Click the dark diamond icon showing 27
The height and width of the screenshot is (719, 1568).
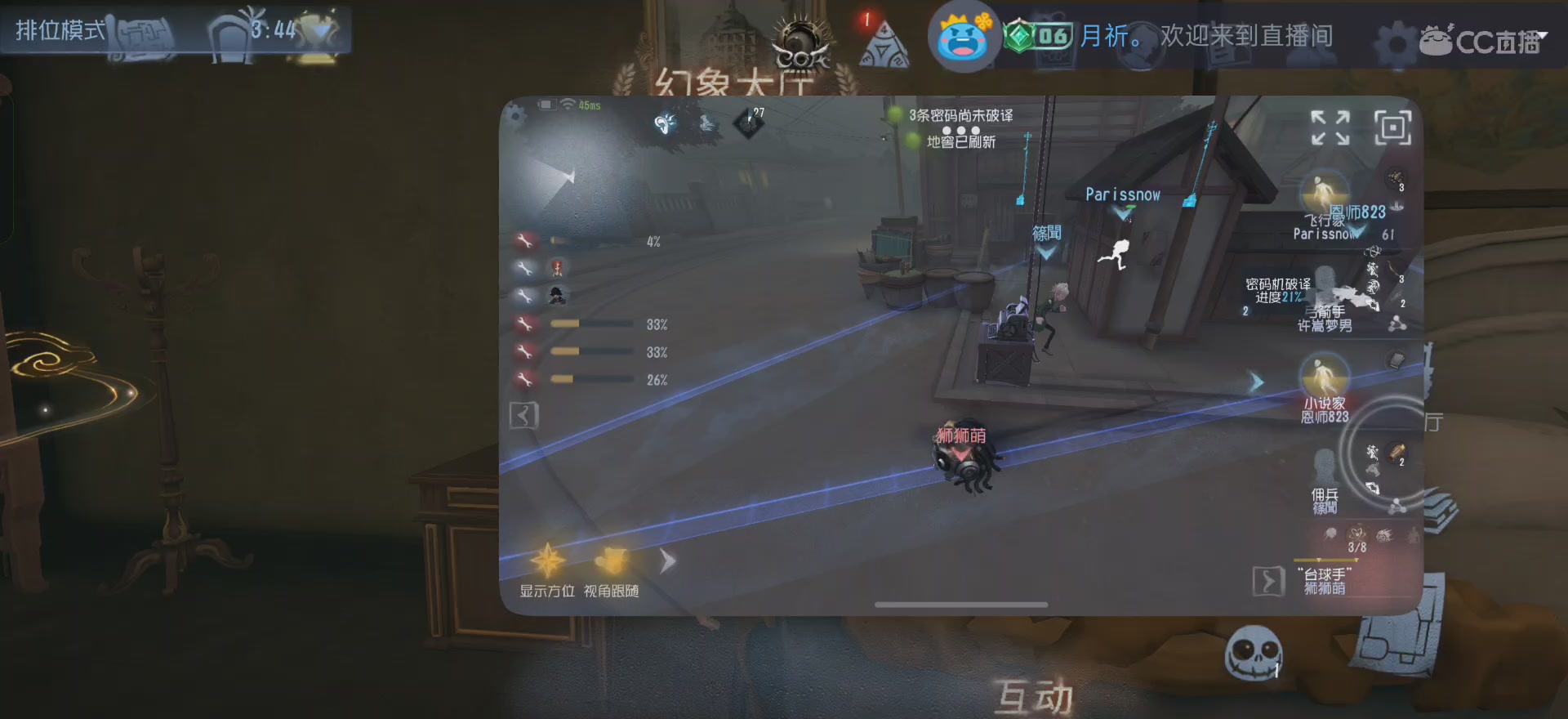(x=751, y=123)
